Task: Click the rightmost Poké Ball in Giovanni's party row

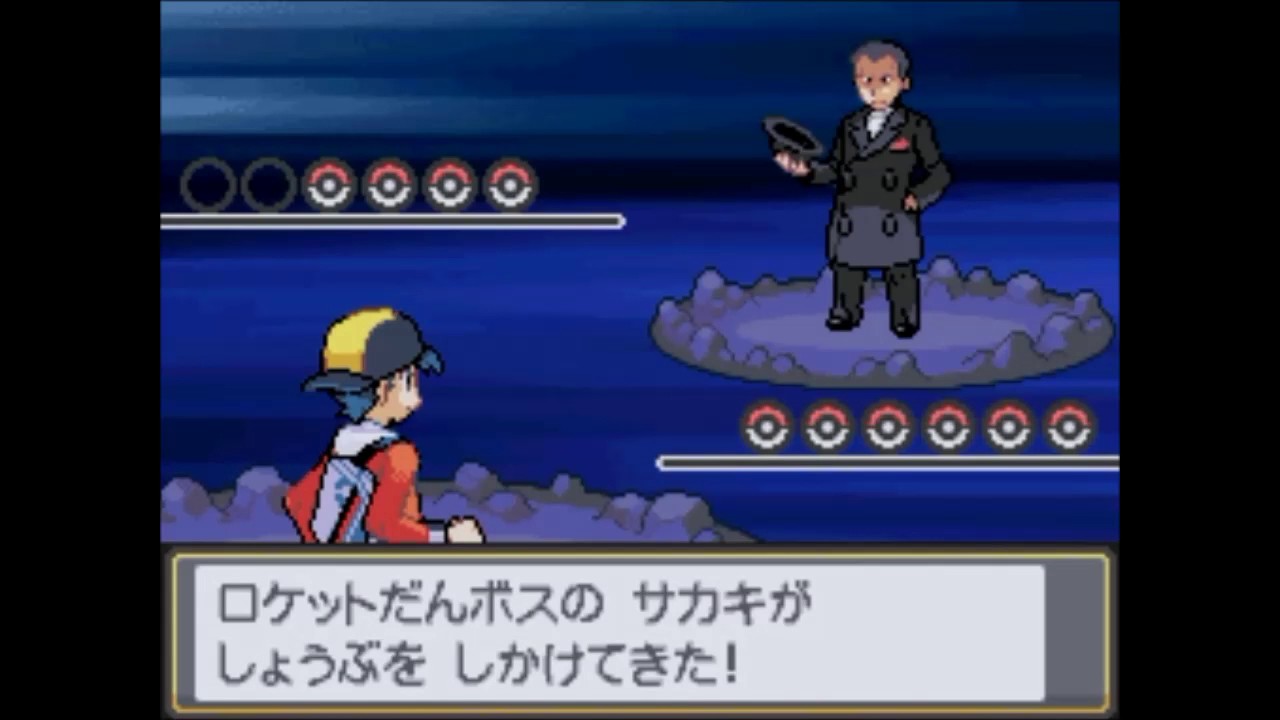Action: tap(1068, 428)
